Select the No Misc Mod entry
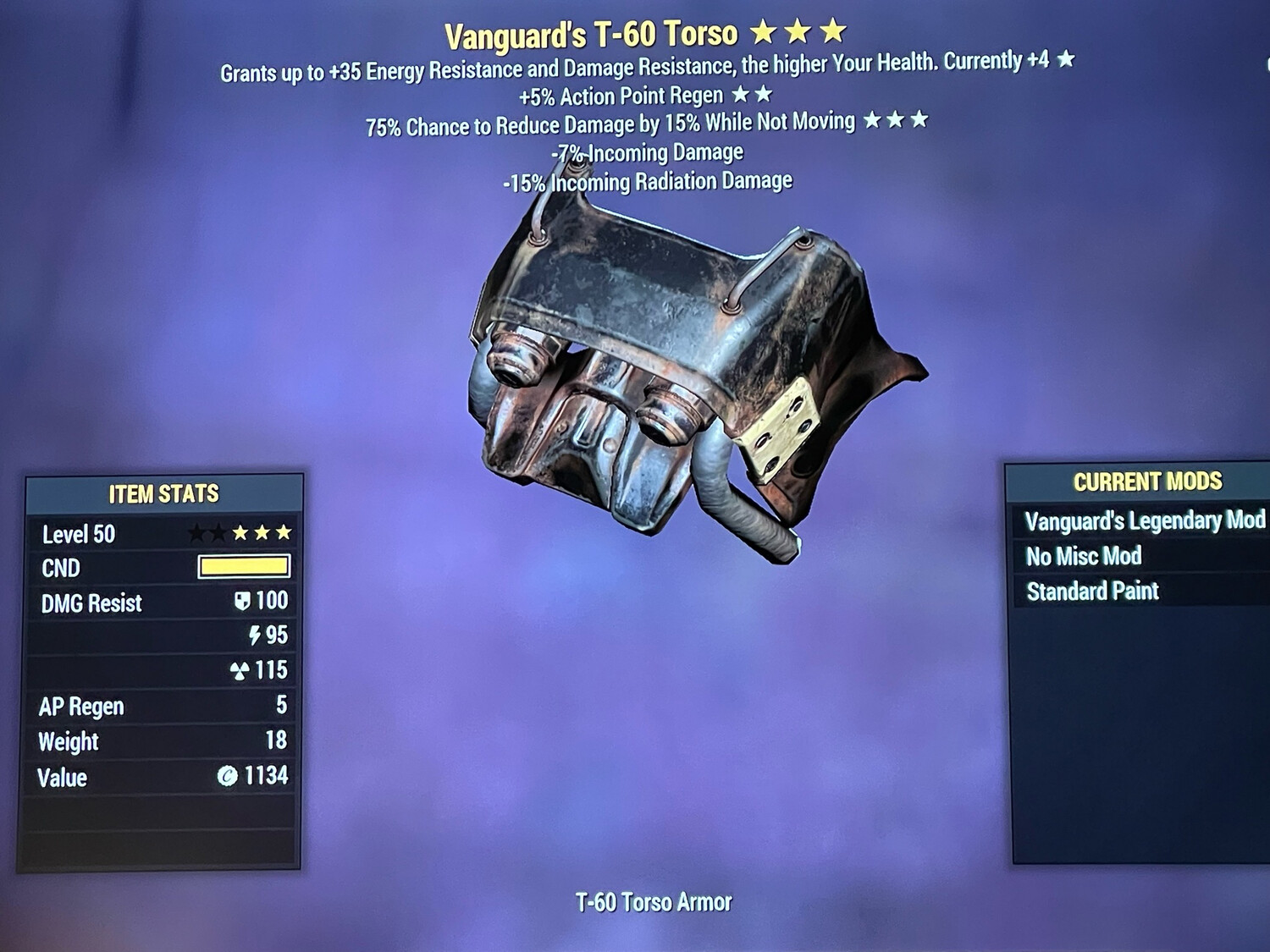1270x952 pixels. [1084, 555]
